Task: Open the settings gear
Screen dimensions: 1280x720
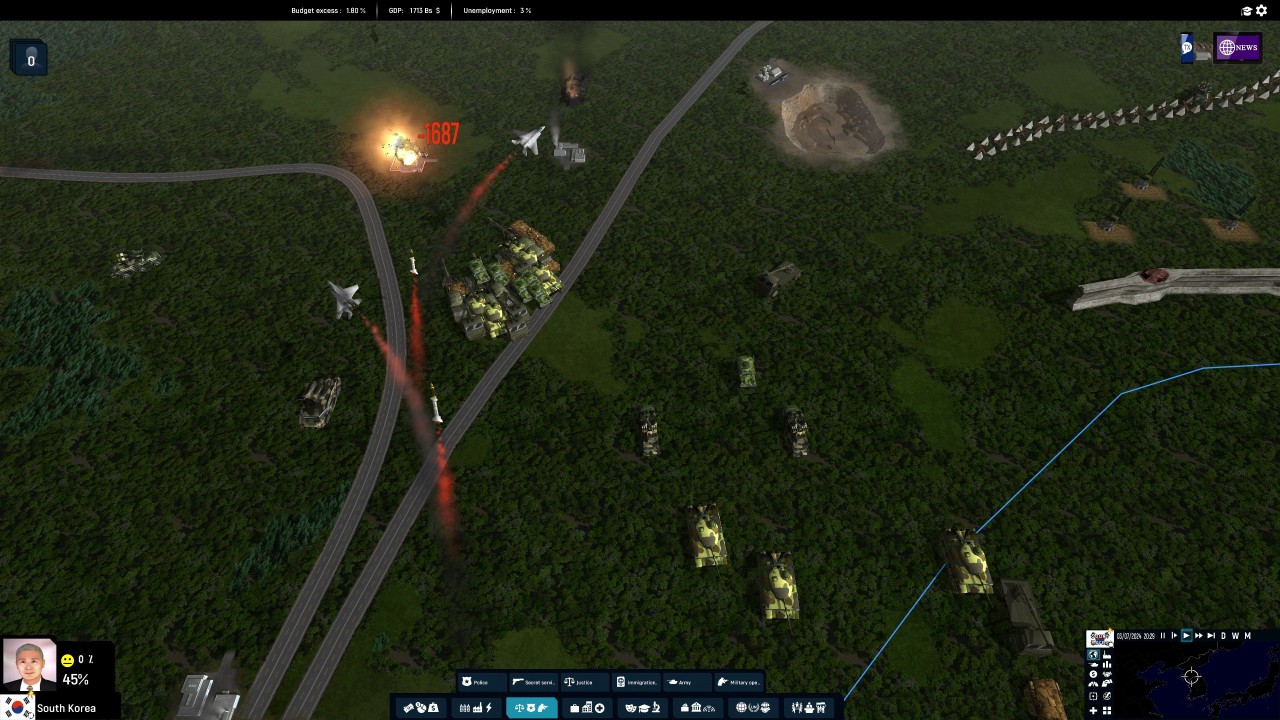Action: pyautogui.click(x=1262, y=11)
